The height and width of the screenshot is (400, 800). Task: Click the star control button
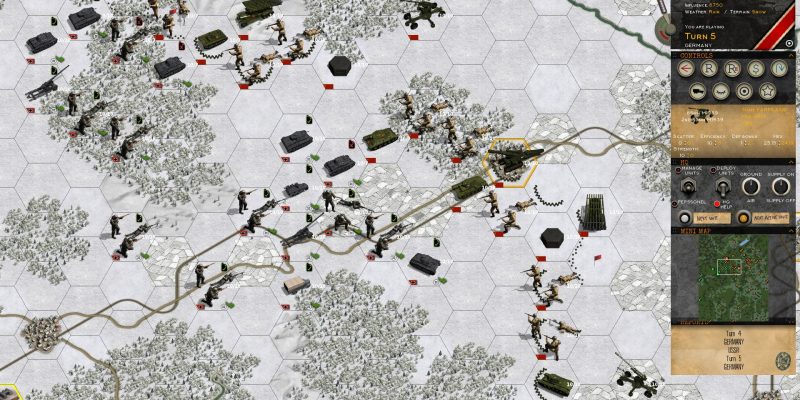tap(765, 91)
